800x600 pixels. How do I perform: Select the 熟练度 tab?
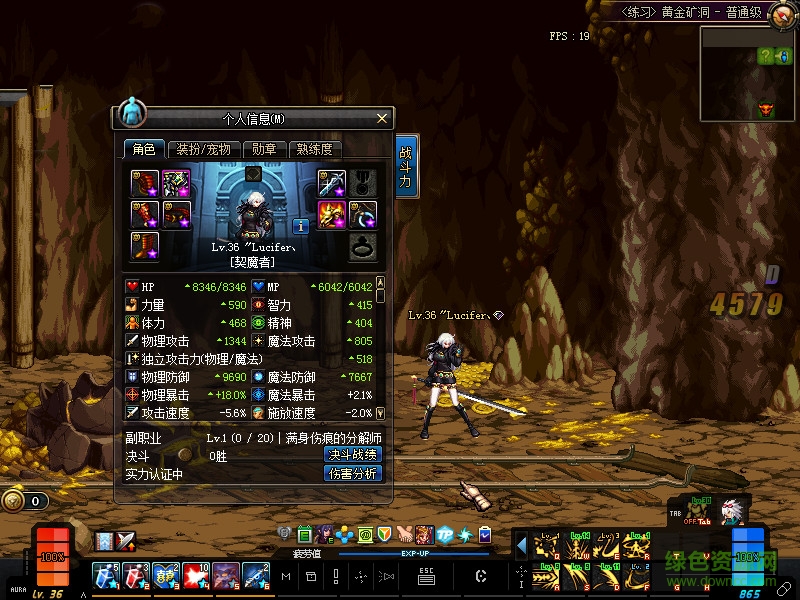click(x=314, y=149)
